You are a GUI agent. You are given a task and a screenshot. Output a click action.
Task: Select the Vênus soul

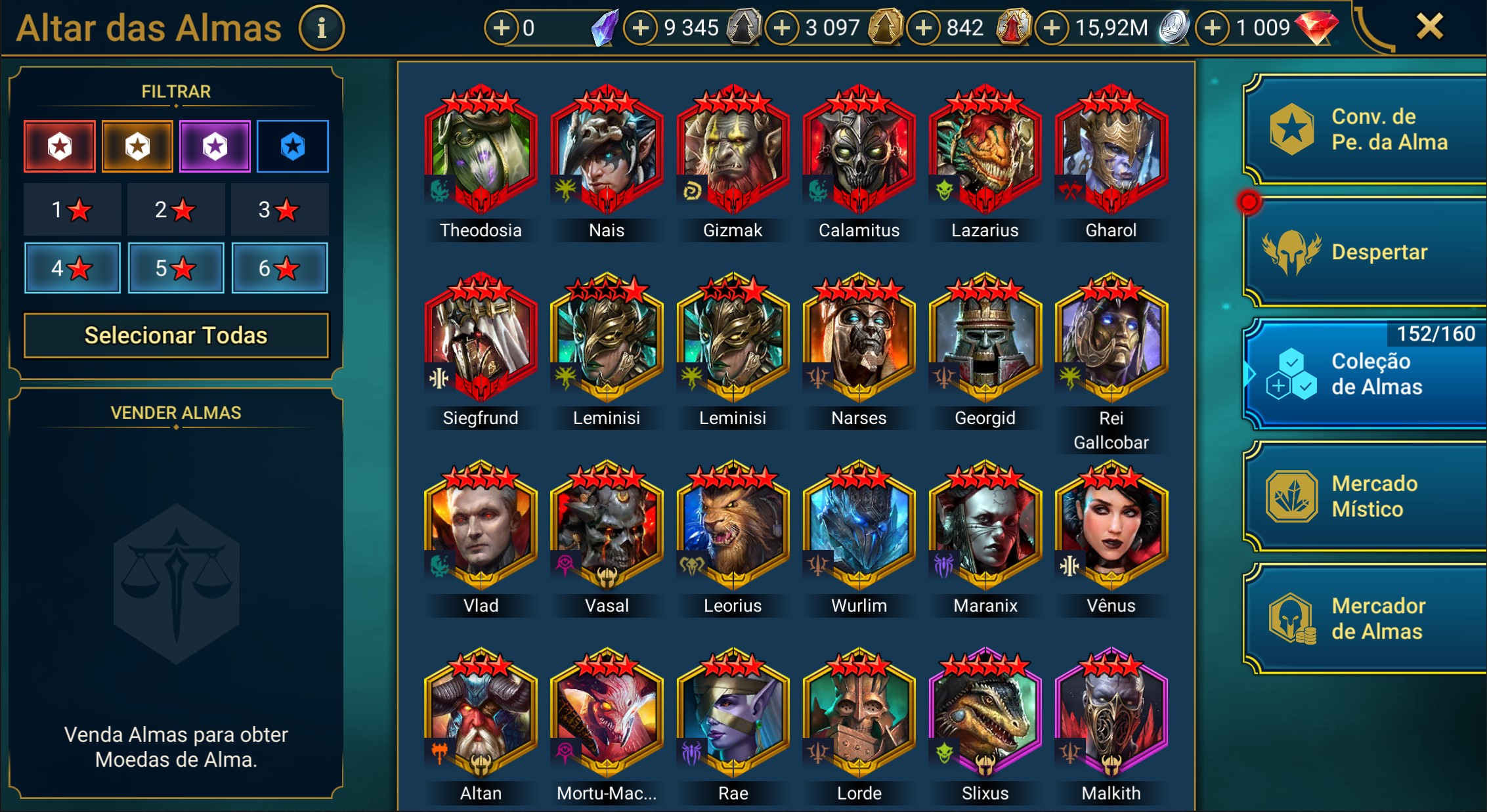1111,525
